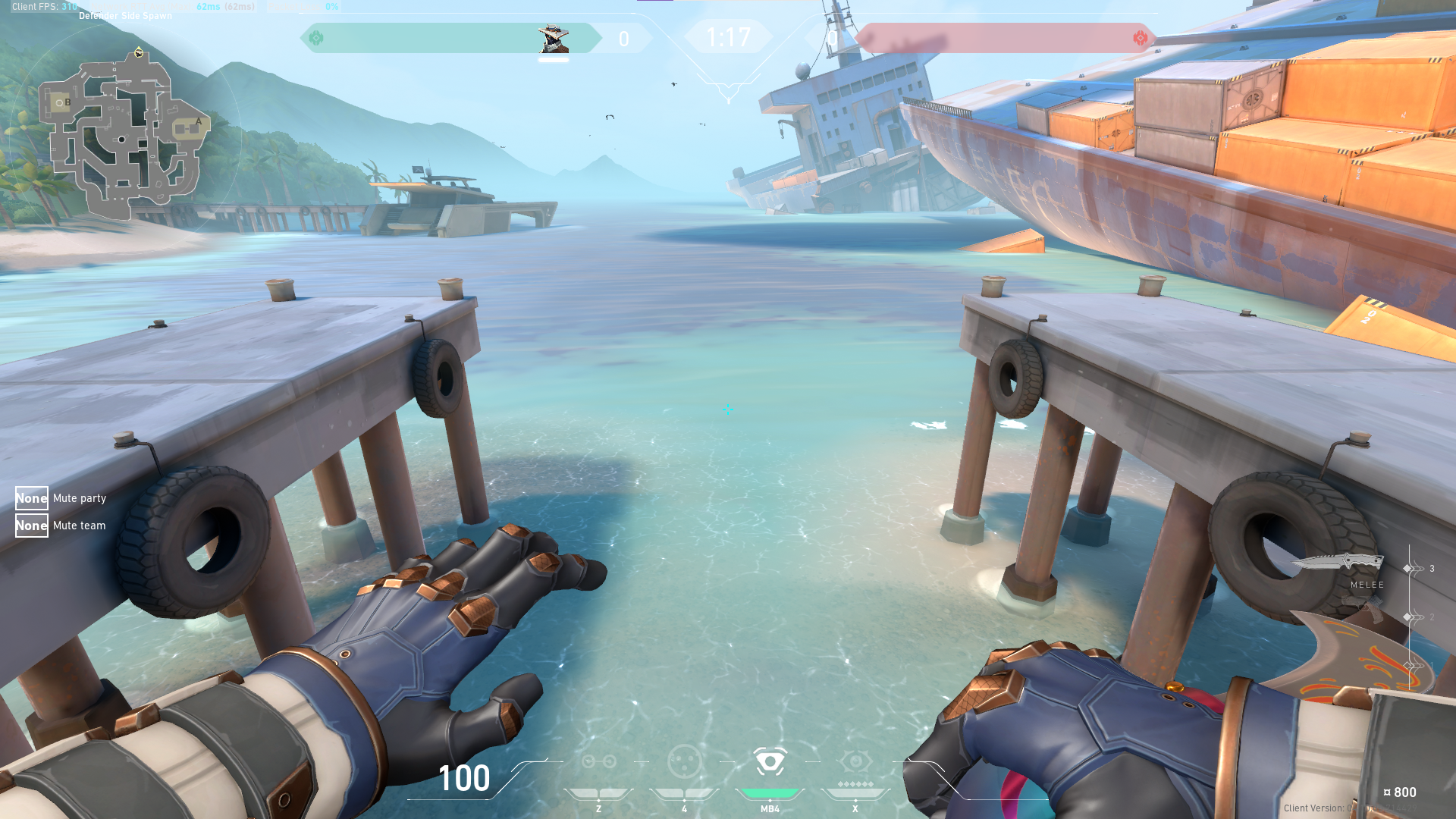
Task: Click the Cypher agent portrait
Action: click(x=553, y=38)
